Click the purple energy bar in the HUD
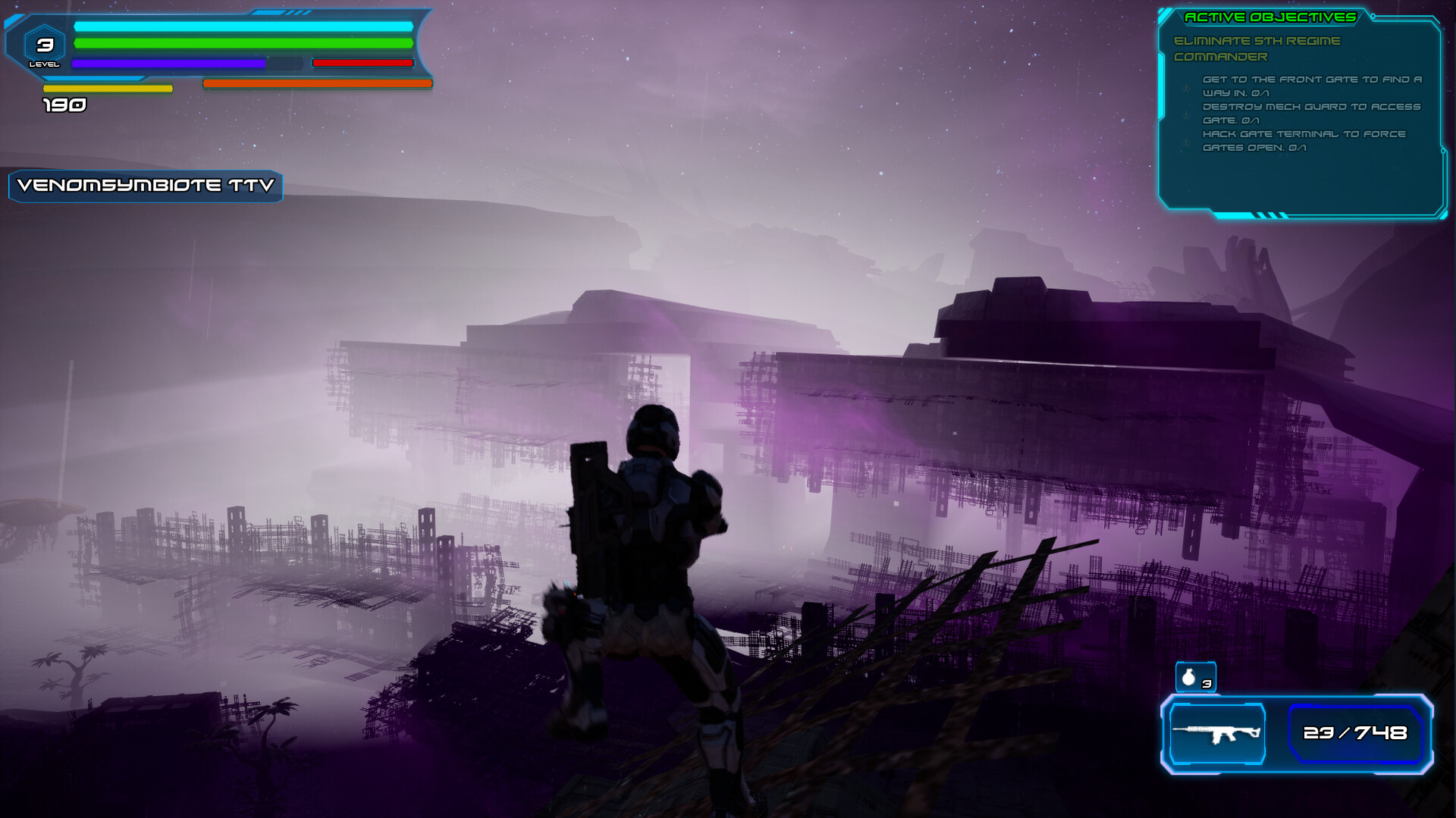This screenshot has width=1456, height=818. point(167,62)
